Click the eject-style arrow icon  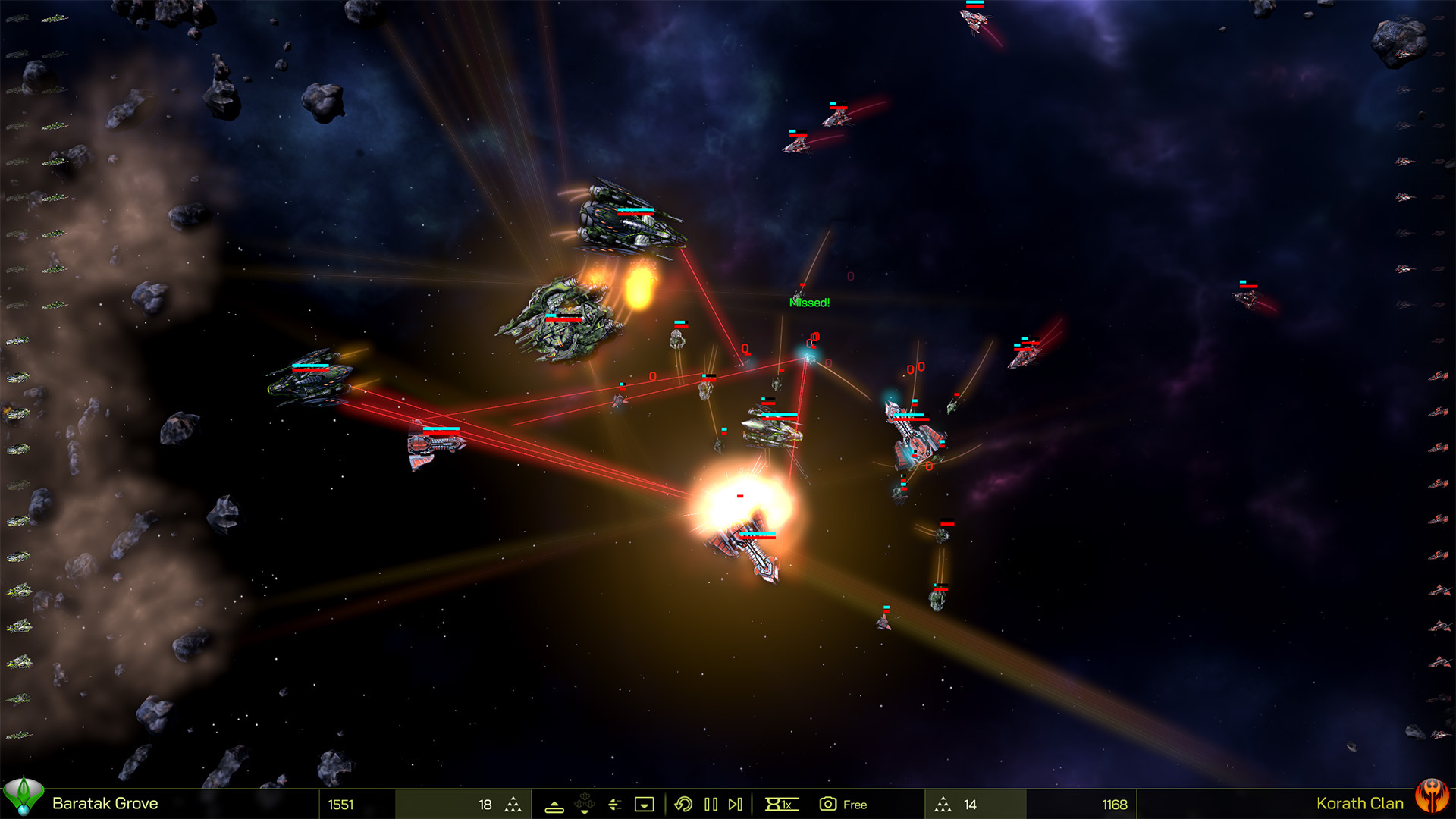click(554, 805)
